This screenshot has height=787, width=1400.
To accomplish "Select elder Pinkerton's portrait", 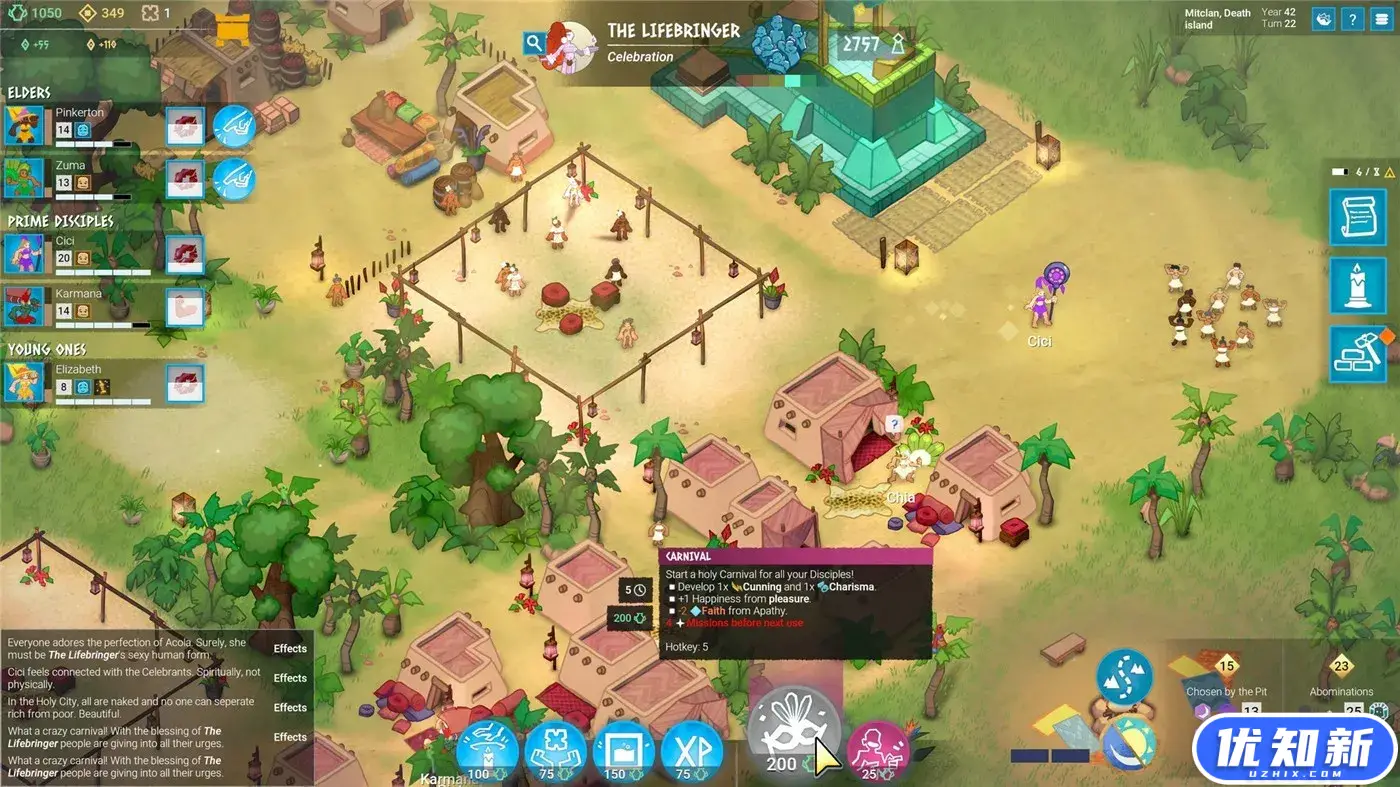I will [24, 126].
